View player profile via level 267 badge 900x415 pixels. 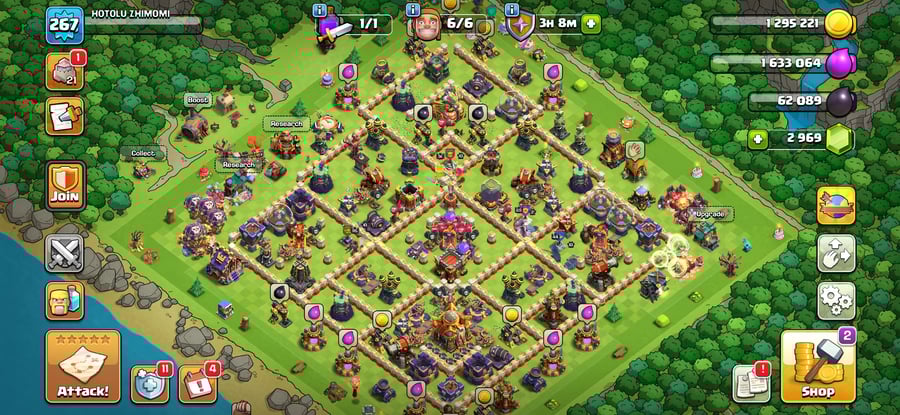[x=65, y=24]
